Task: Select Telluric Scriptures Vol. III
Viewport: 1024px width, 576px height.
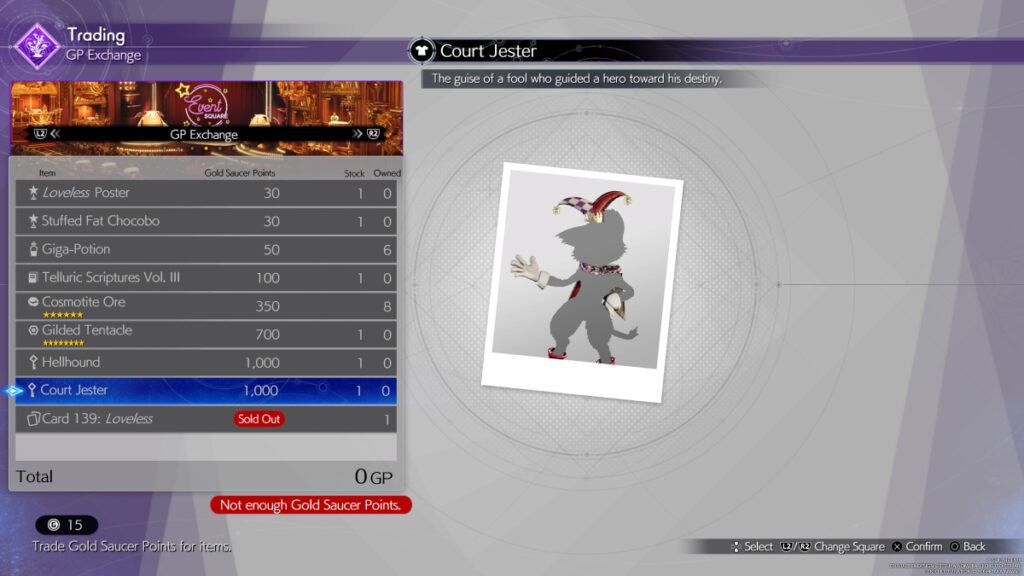Action: 206,277
